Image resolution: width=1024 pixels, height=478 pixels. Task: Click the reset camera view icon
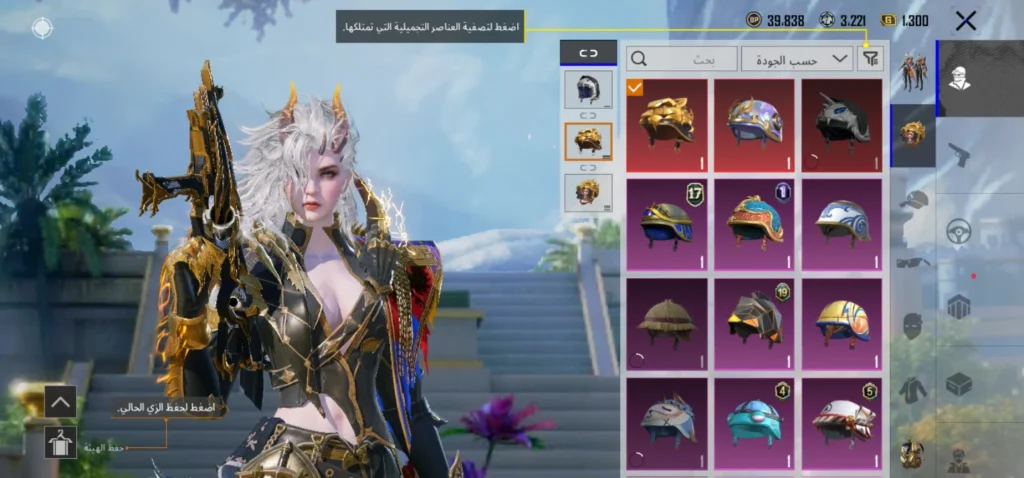pyautogui.click(x=42, y=28)
